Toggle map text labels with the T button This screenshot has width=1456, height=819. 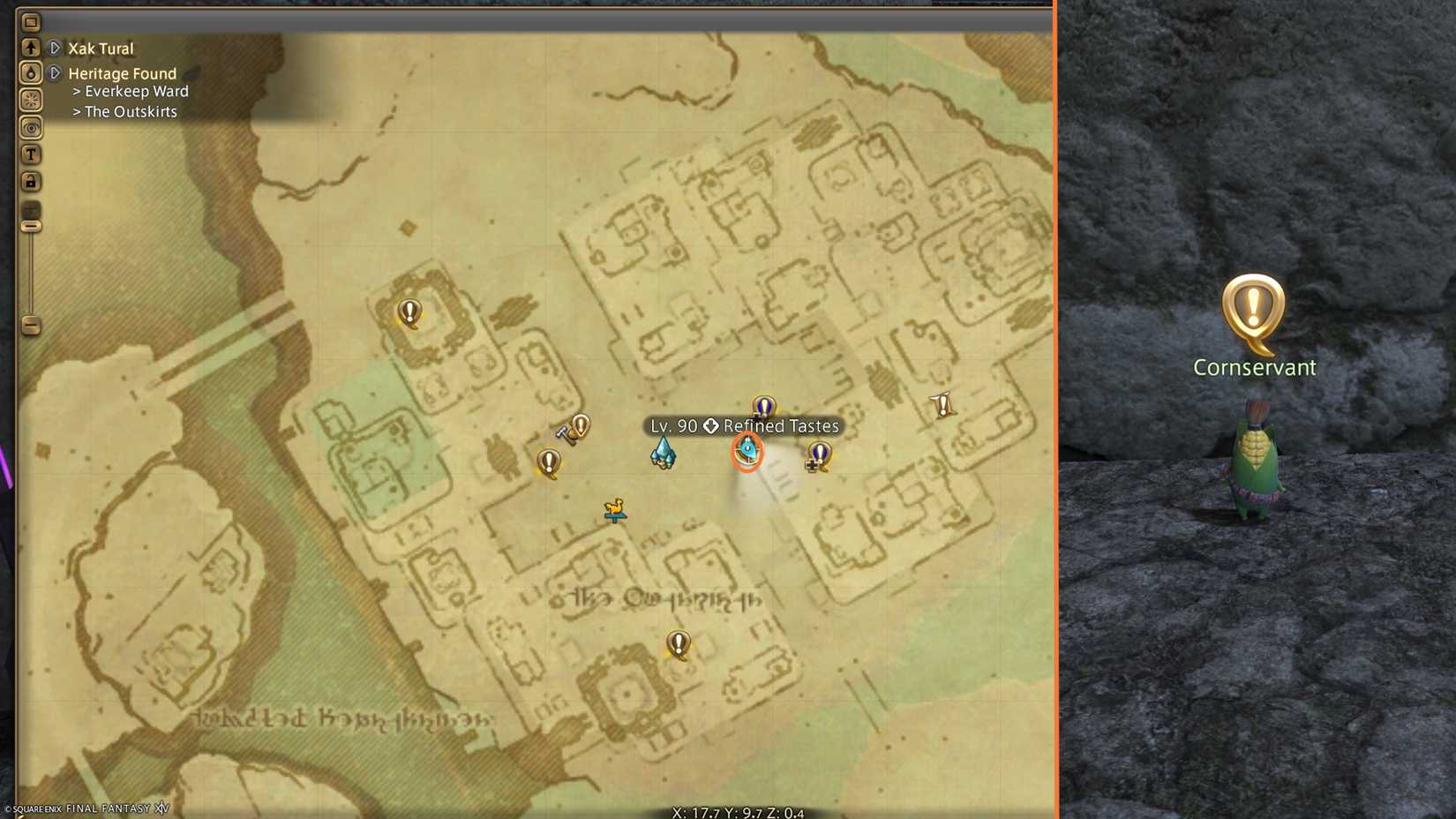(x=31, y=154)
